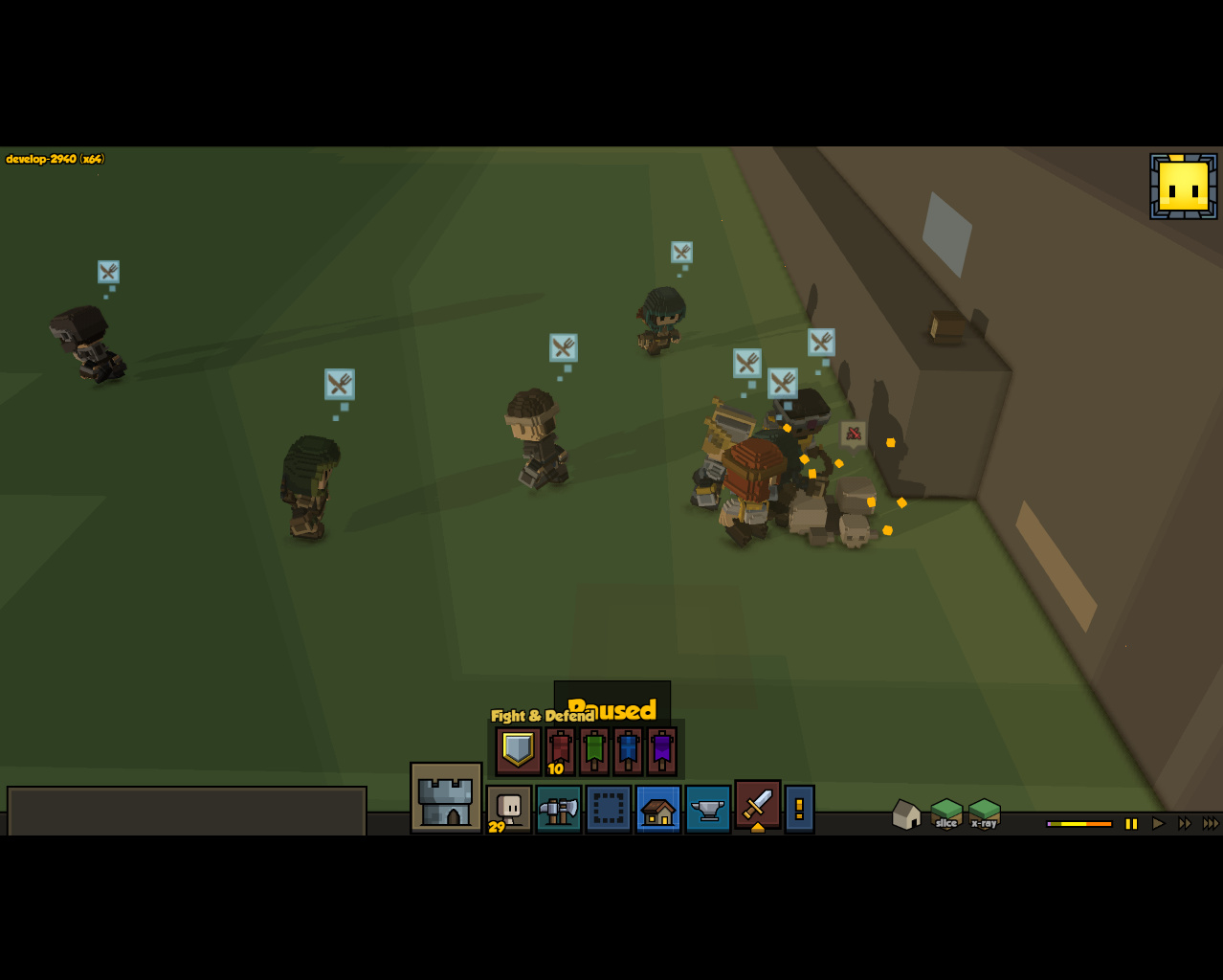The height and width of the screenshot is (980, 1223).
Task: Toggle the sword Fight & Defend menu
Action: click(758, 805)
